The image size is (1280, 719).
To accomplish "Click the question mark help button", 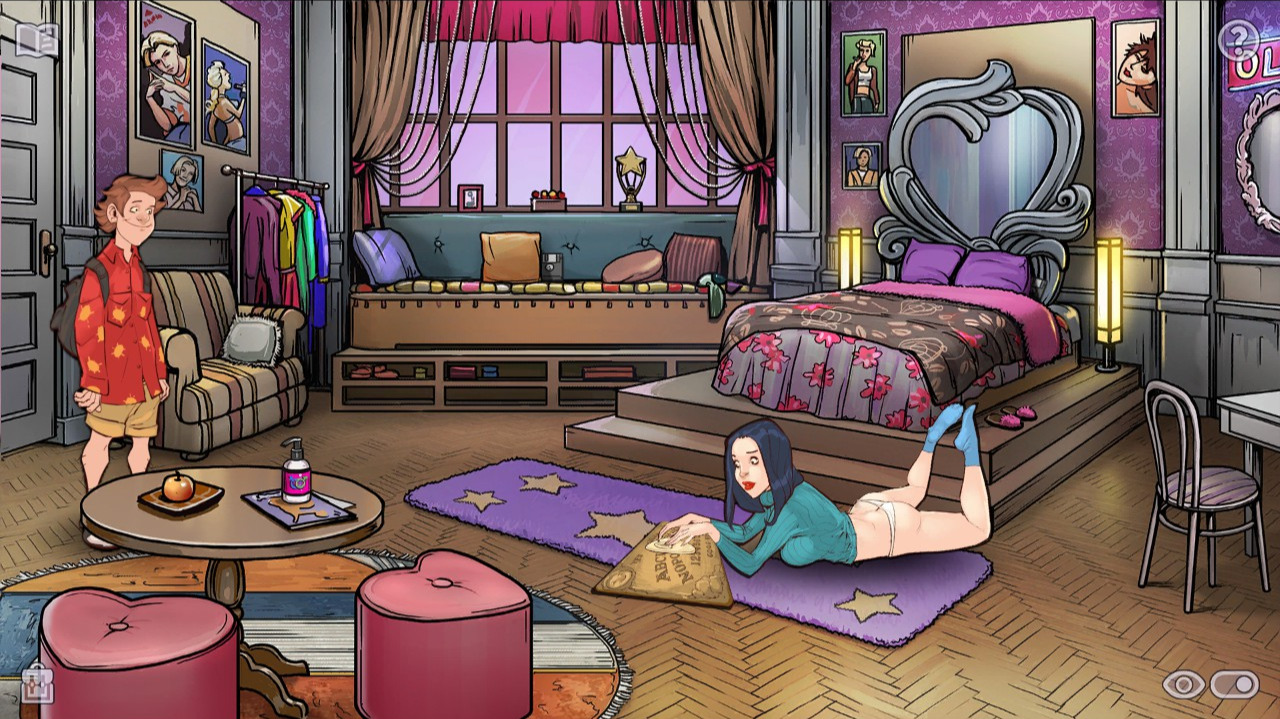I will pos(1238,40).
